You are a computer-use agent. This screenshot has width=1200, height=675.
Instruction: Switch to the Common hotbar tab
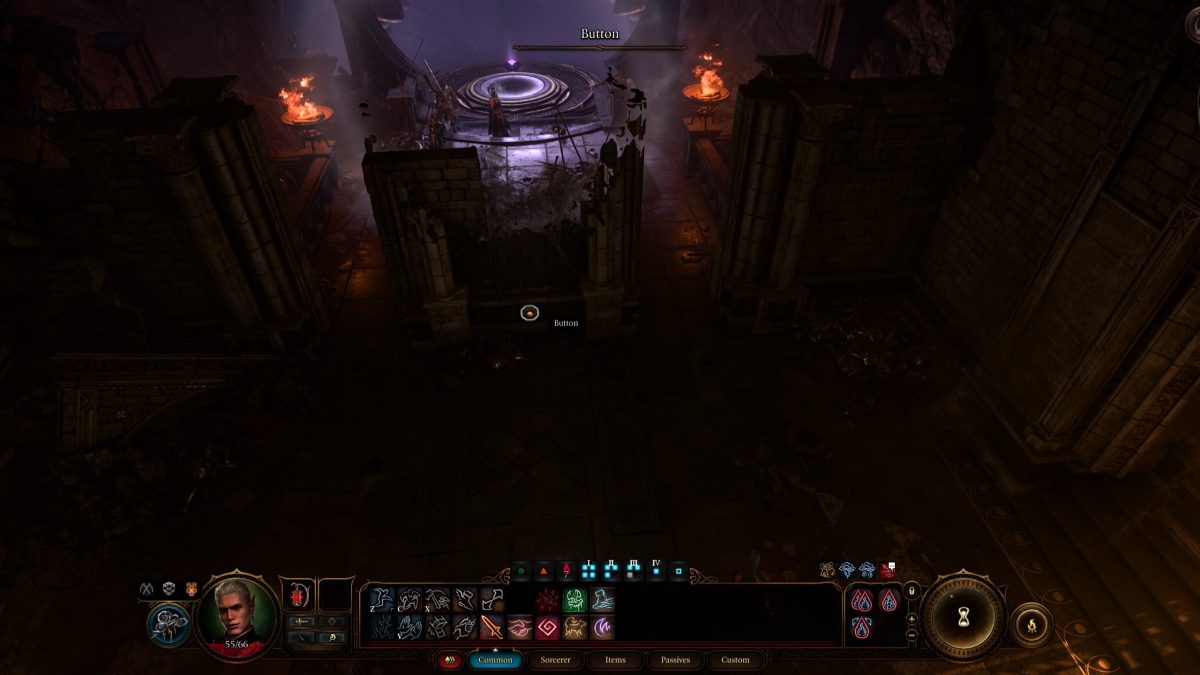pos(495,660)
